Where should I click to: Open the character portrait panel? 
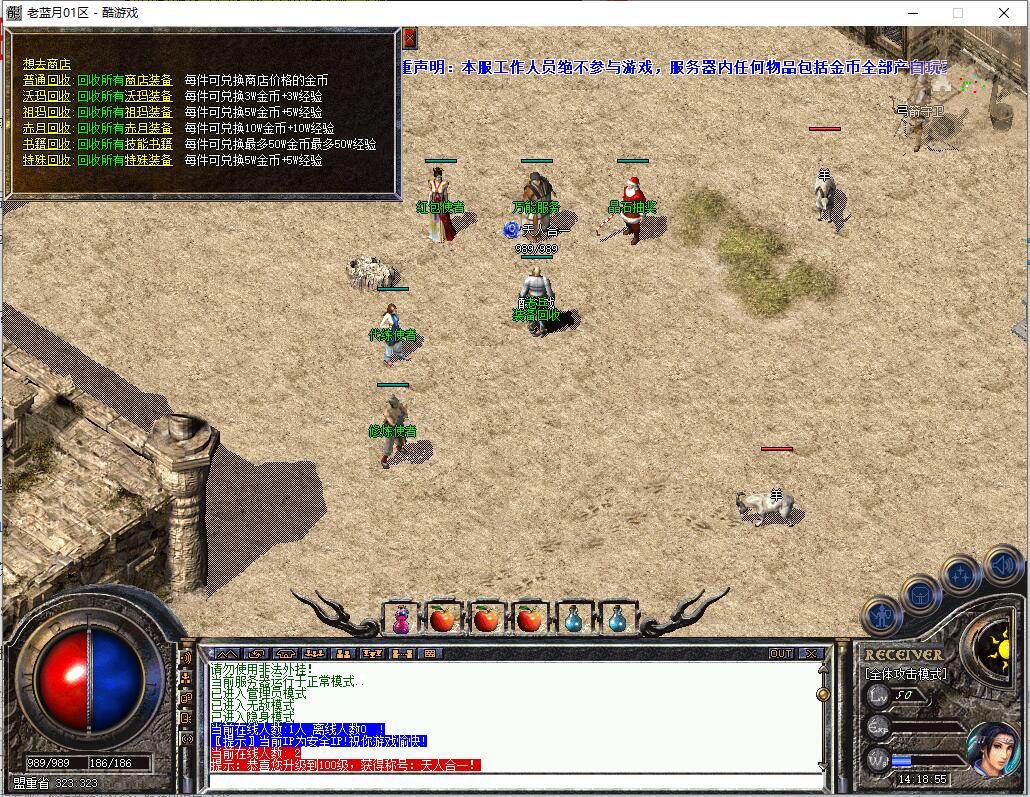pyautogui.click(x=993, y=750)
